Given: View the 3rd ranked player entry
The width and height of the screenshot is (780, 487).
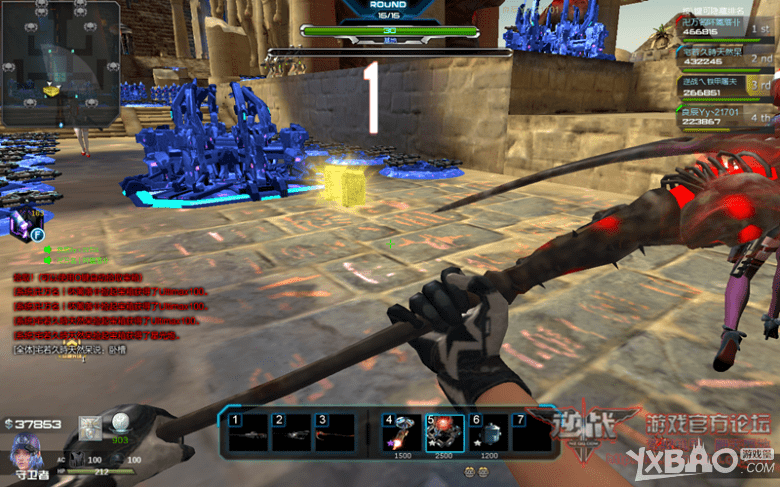Looking at the screenshot, I should pyautogui.click(x=724, y=87).
